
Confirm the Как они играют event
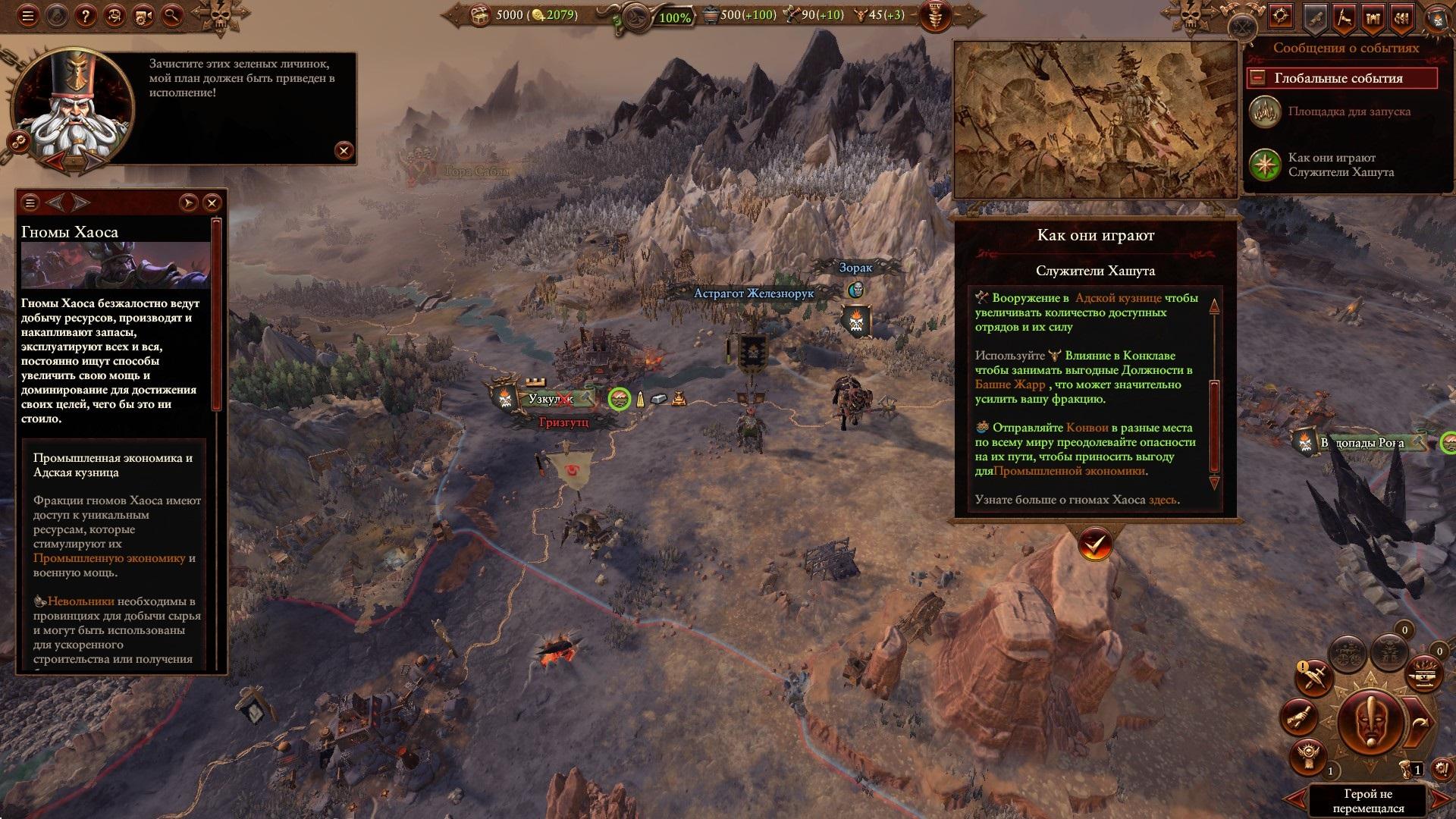tap(1095, 543)
